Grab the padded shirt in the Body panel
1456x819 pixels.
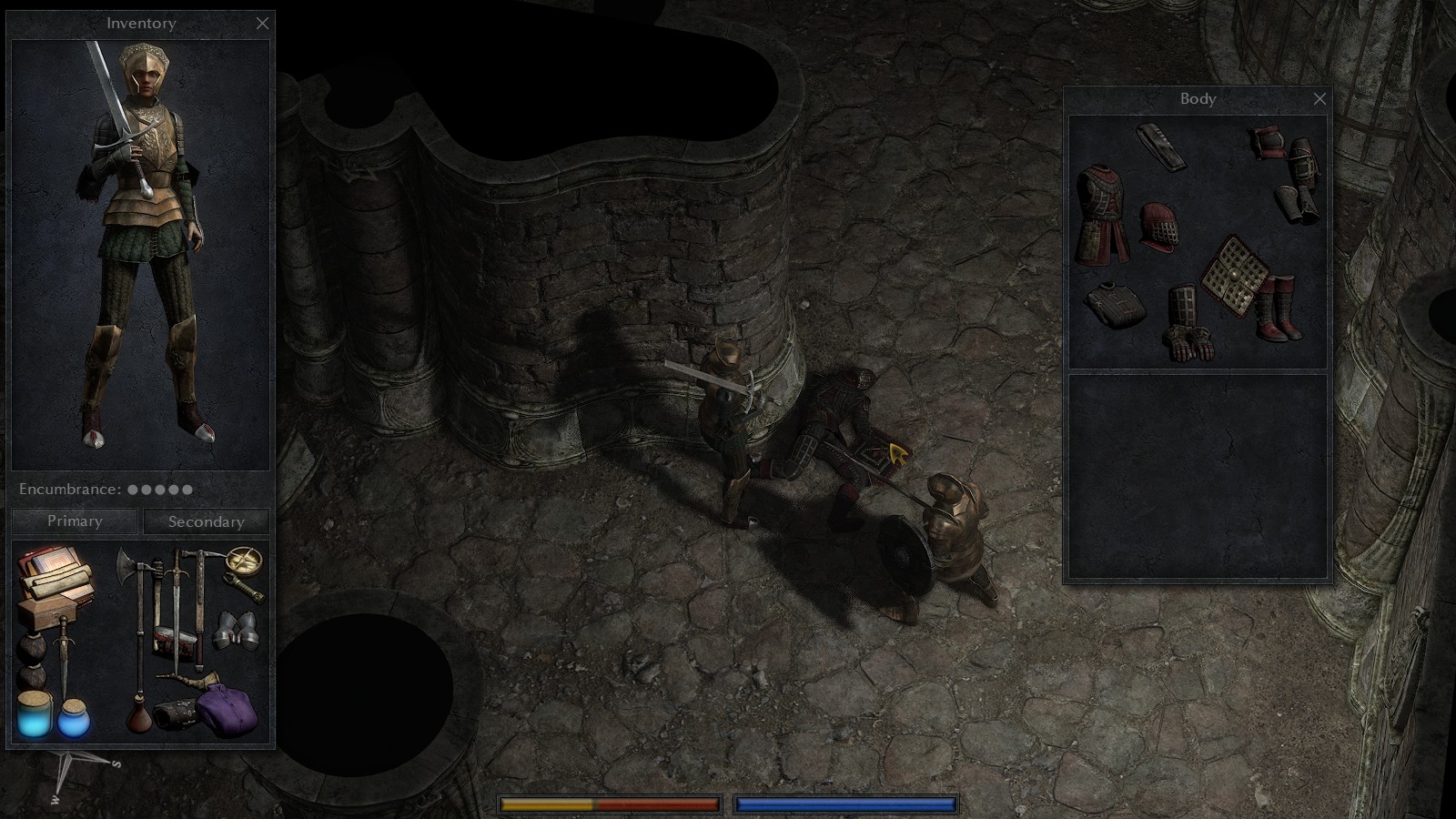tap(1115, 304)
